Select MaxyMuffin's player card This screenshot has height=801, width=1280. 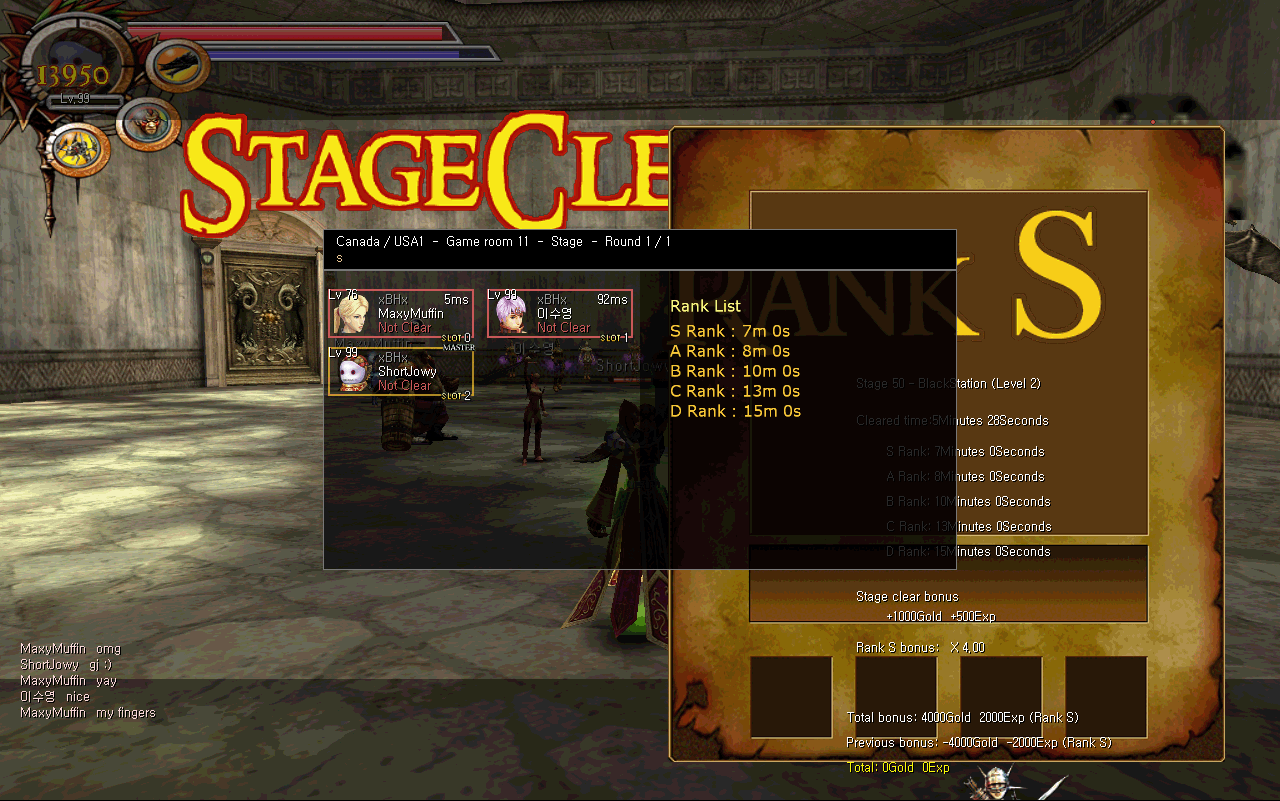pyautogui.click(x=401, y=313)
